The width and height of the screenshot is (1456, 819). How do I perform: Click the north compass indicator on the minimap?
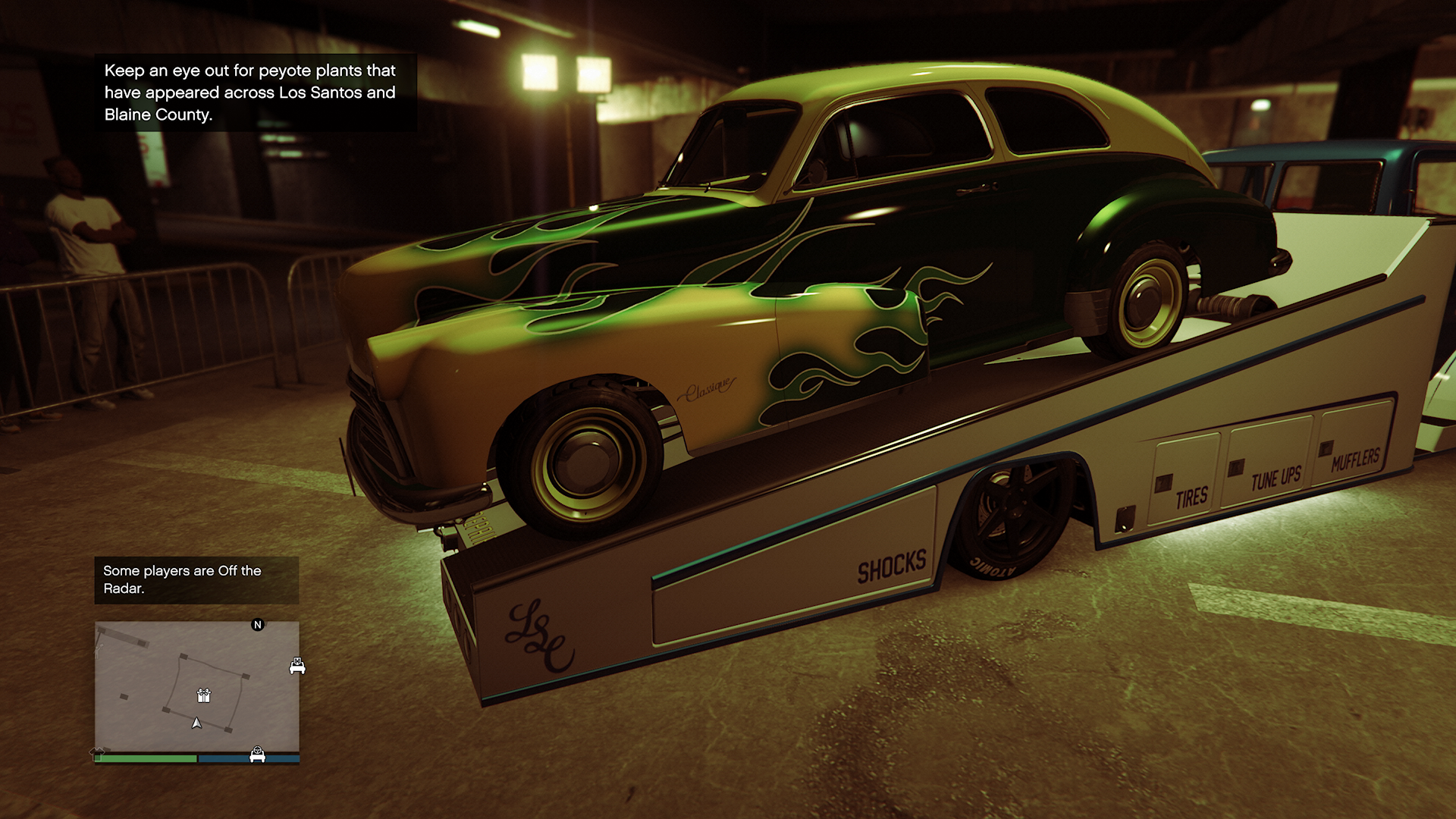[258, 625]
